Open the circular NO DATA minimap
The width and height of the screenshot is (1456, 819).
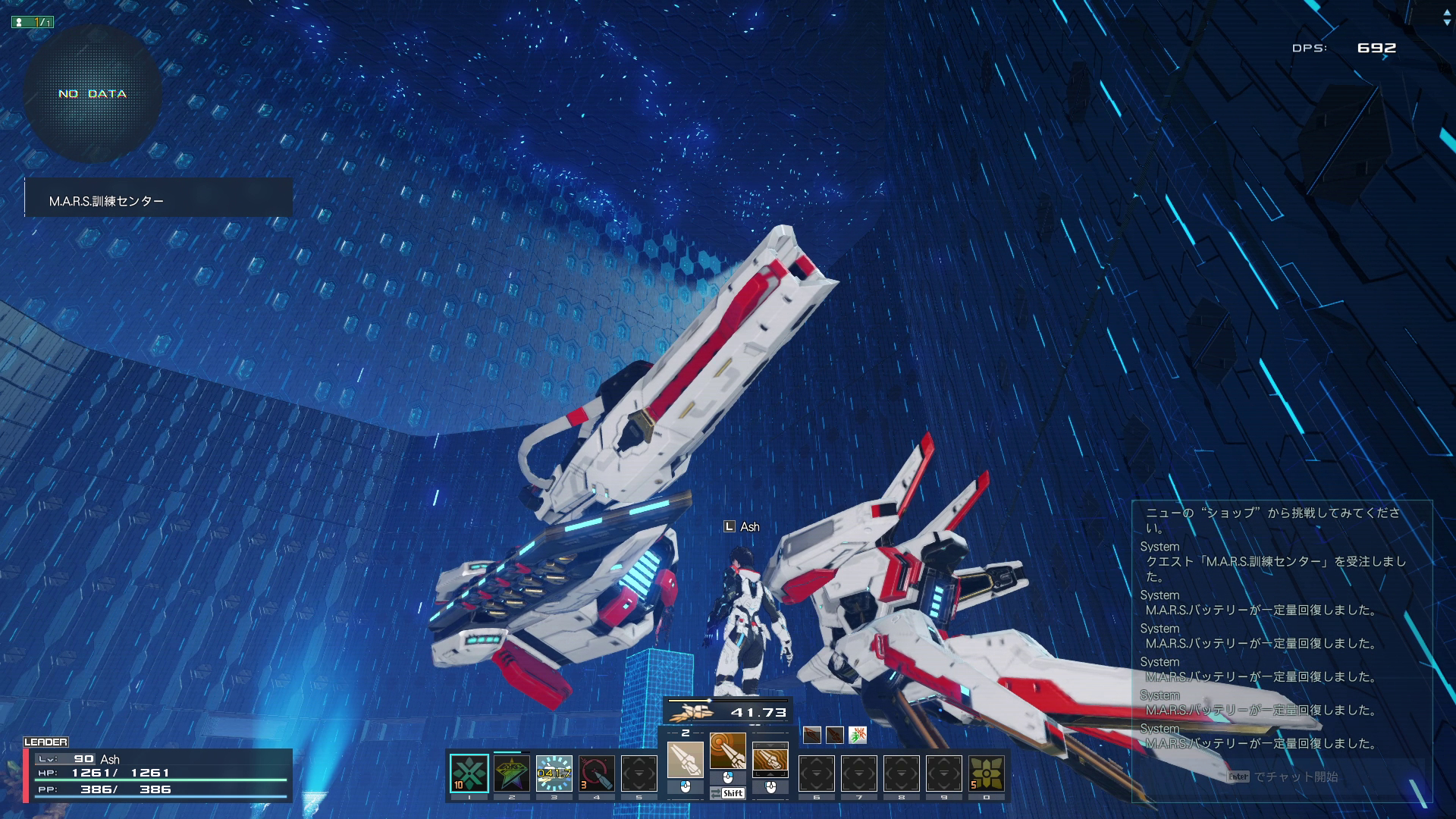93,94
